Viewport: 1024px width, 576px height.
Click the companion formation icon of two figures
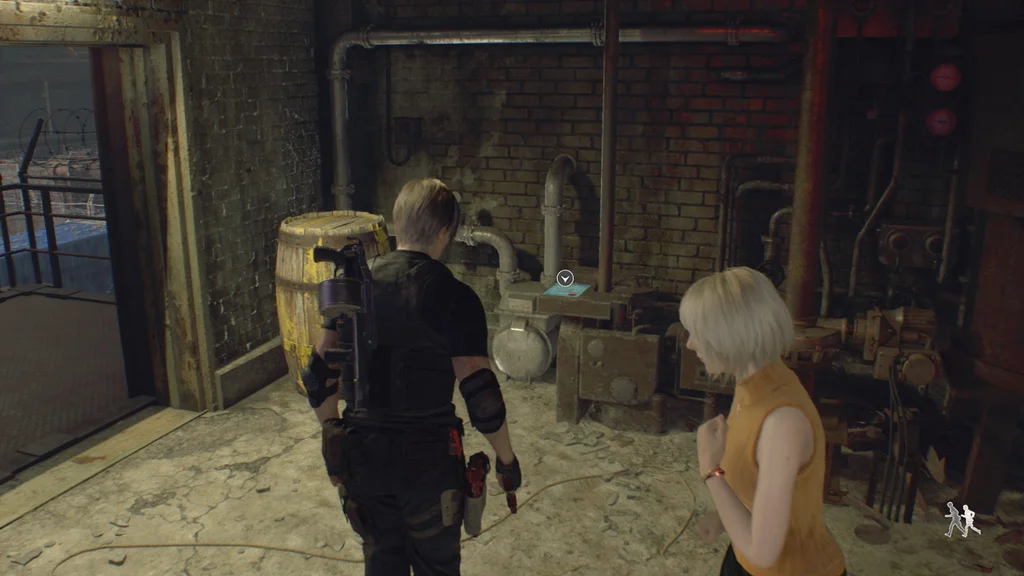click(x=962, y=519)
